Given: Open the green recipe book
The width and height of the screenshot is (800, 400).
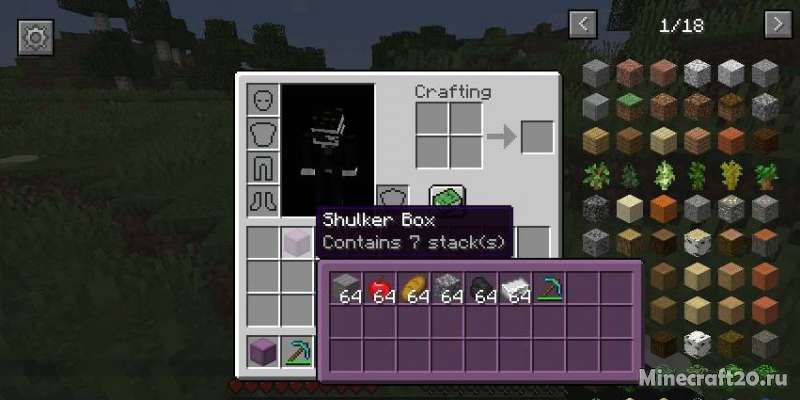Looking at the screenshot, I should tap(444, 198).
